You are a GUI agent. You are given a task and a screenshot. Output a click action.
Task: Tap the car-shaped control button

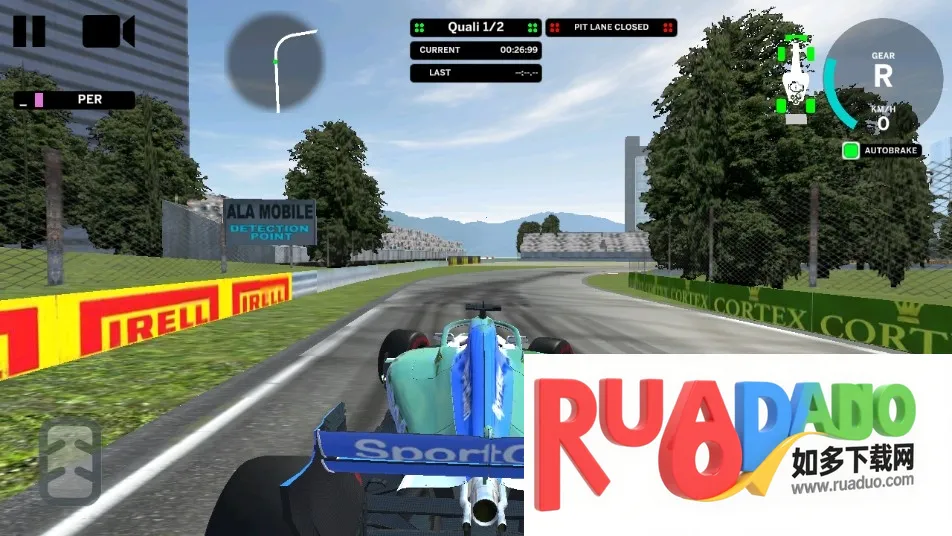(71, 461)
